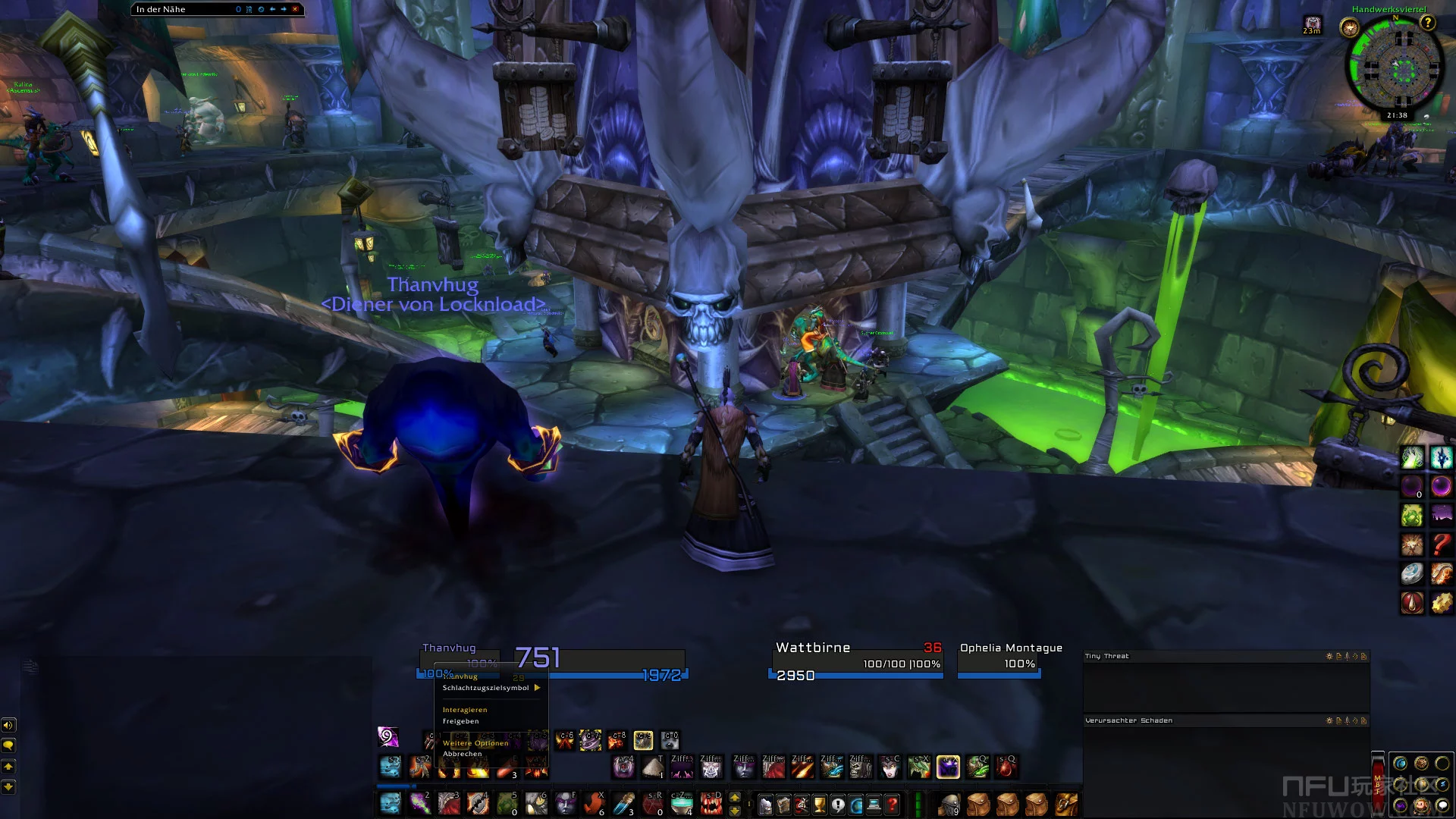Use the blue potion vial with count 3
The width and height of the screenshot is (1456, 819).
[x=623, y=803]
